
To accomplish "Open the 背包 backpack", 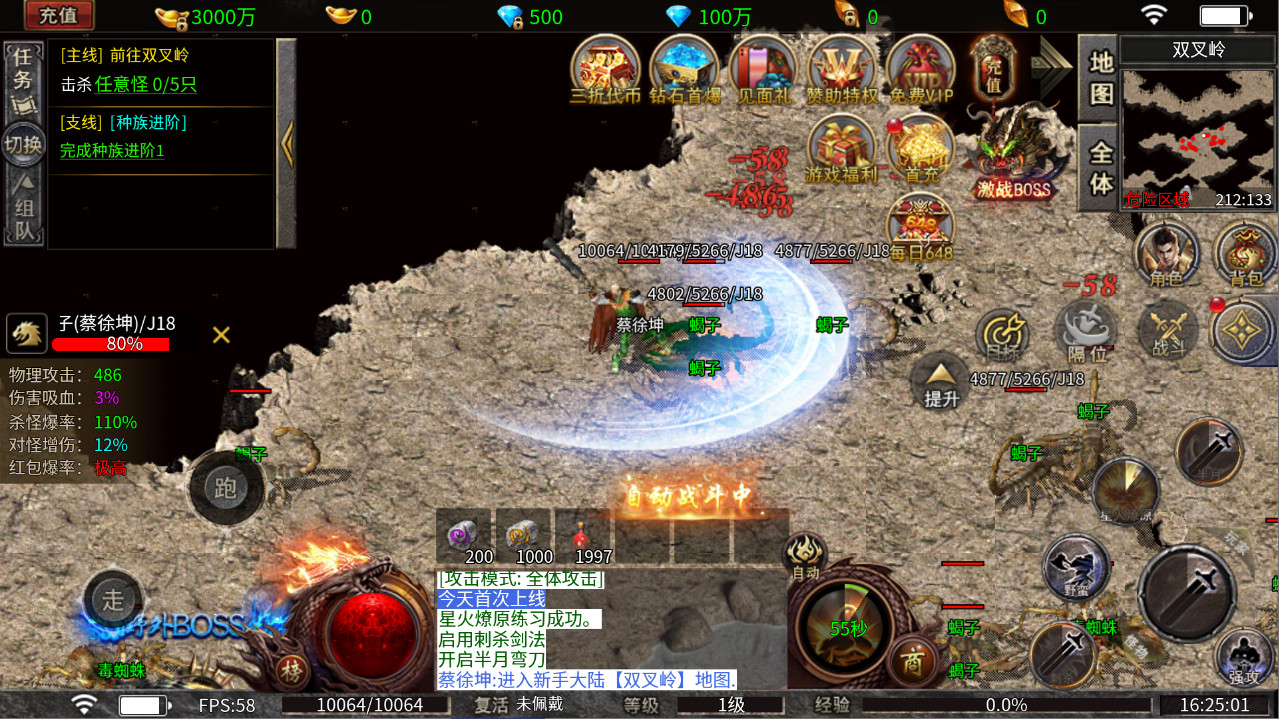I will point(1245,255).
